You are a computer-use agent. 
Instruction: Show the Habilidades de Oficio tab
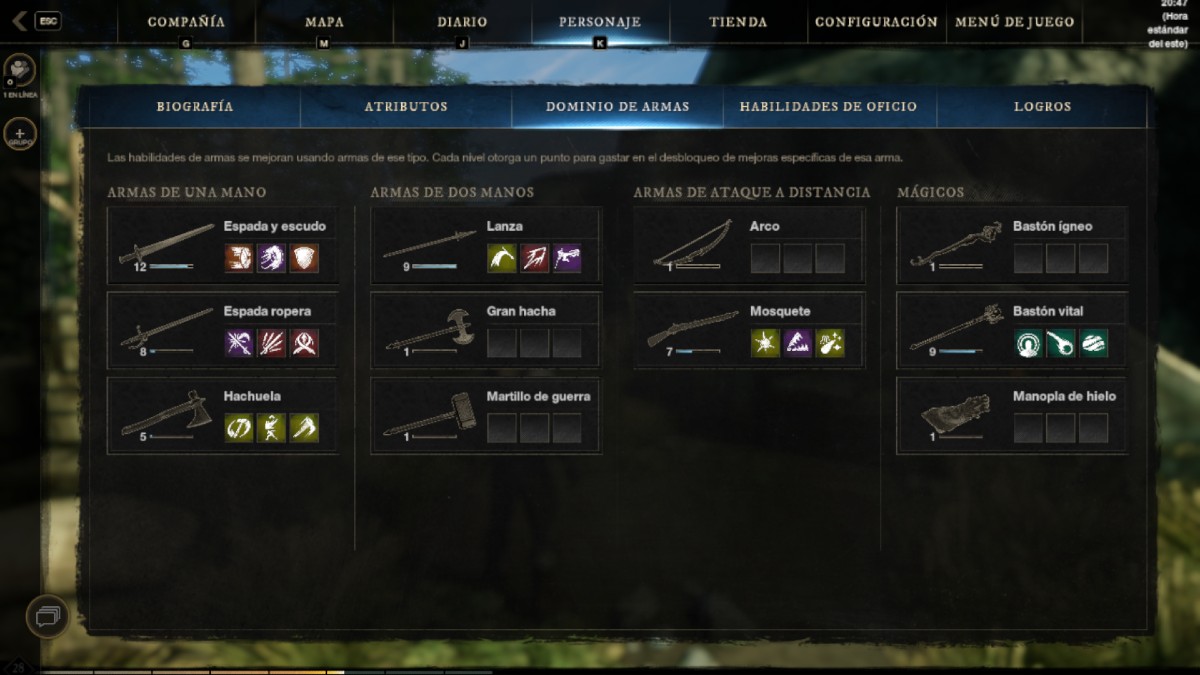click(828, 106)
